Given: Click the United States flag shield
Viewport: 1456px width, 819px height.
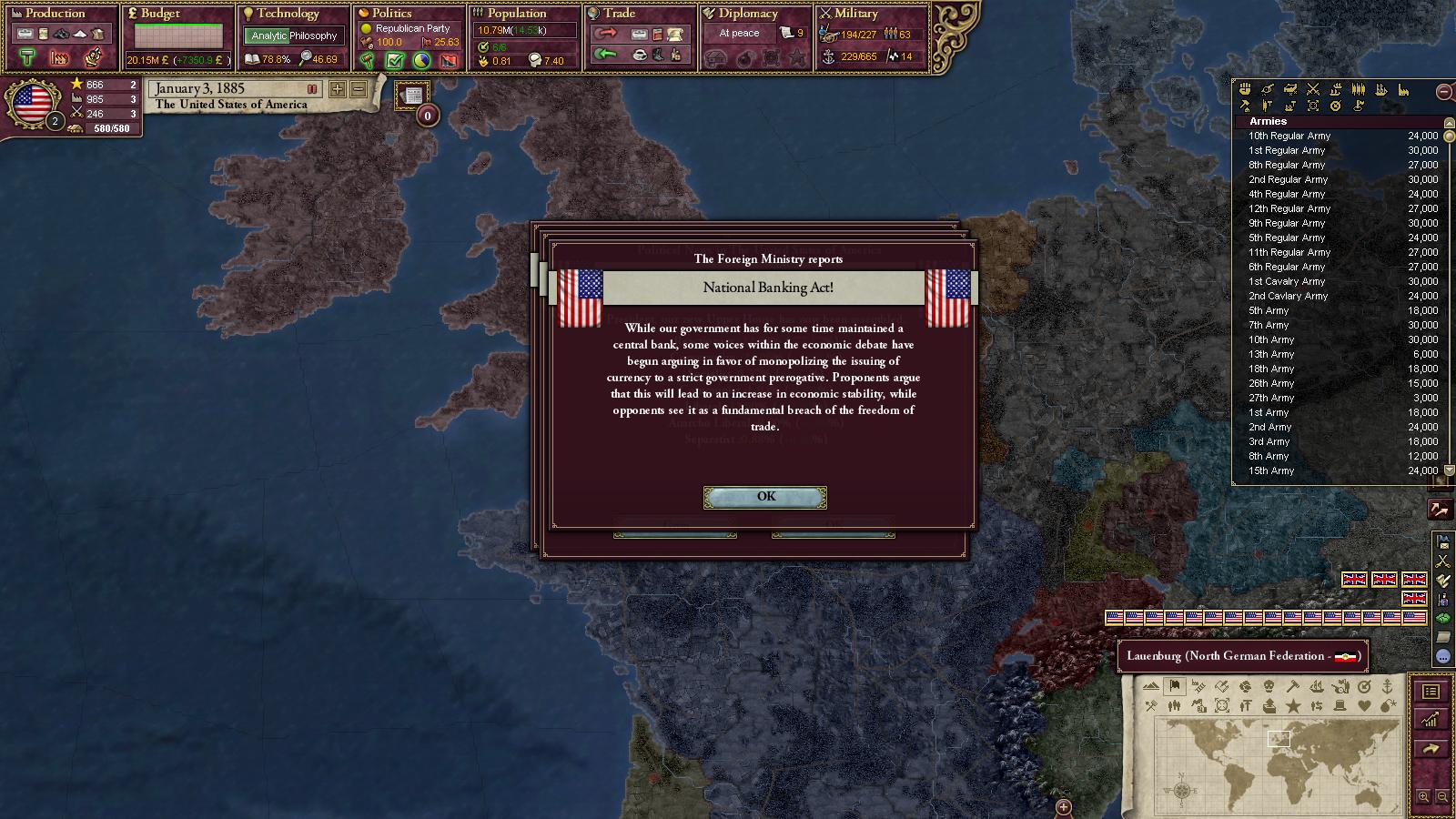Looking at the screenshot, I should pyautogui.click(x=33, y=104).
